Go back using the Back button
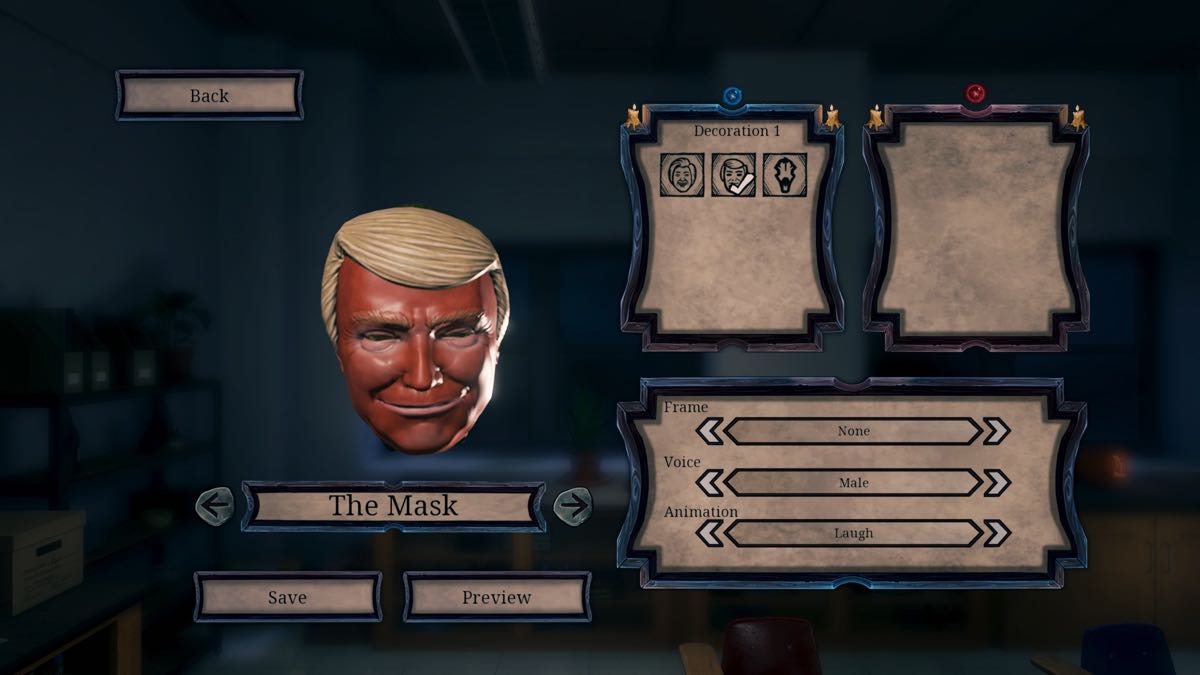Image resolution: width=1200 pixels, height=675 pixels. [x=209, y=96]
